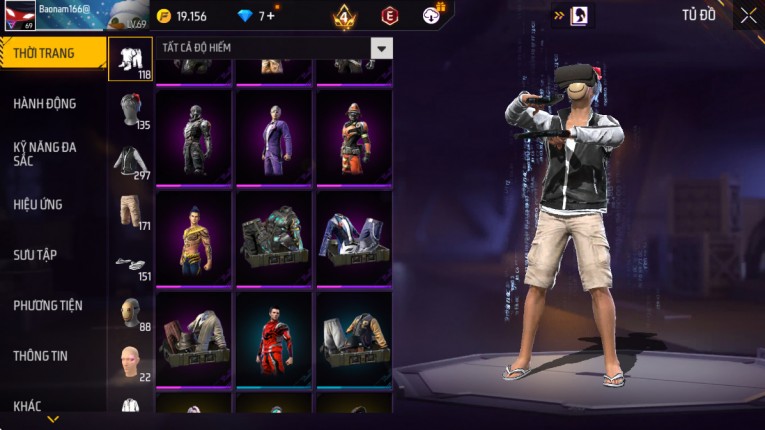Screen dimensions: 765x430
Task: Switch to the Thời Trang tab
Action: [52, 53]
